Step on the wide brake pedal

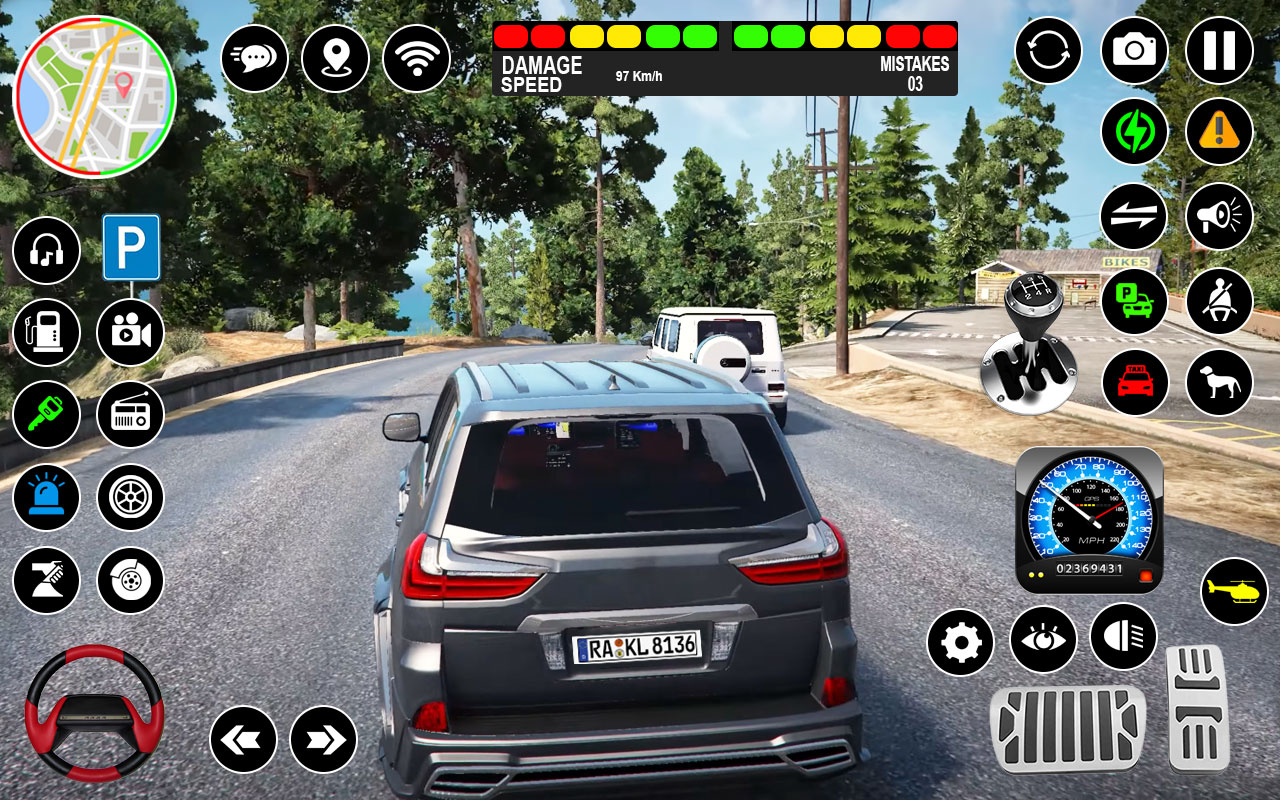1067,729
